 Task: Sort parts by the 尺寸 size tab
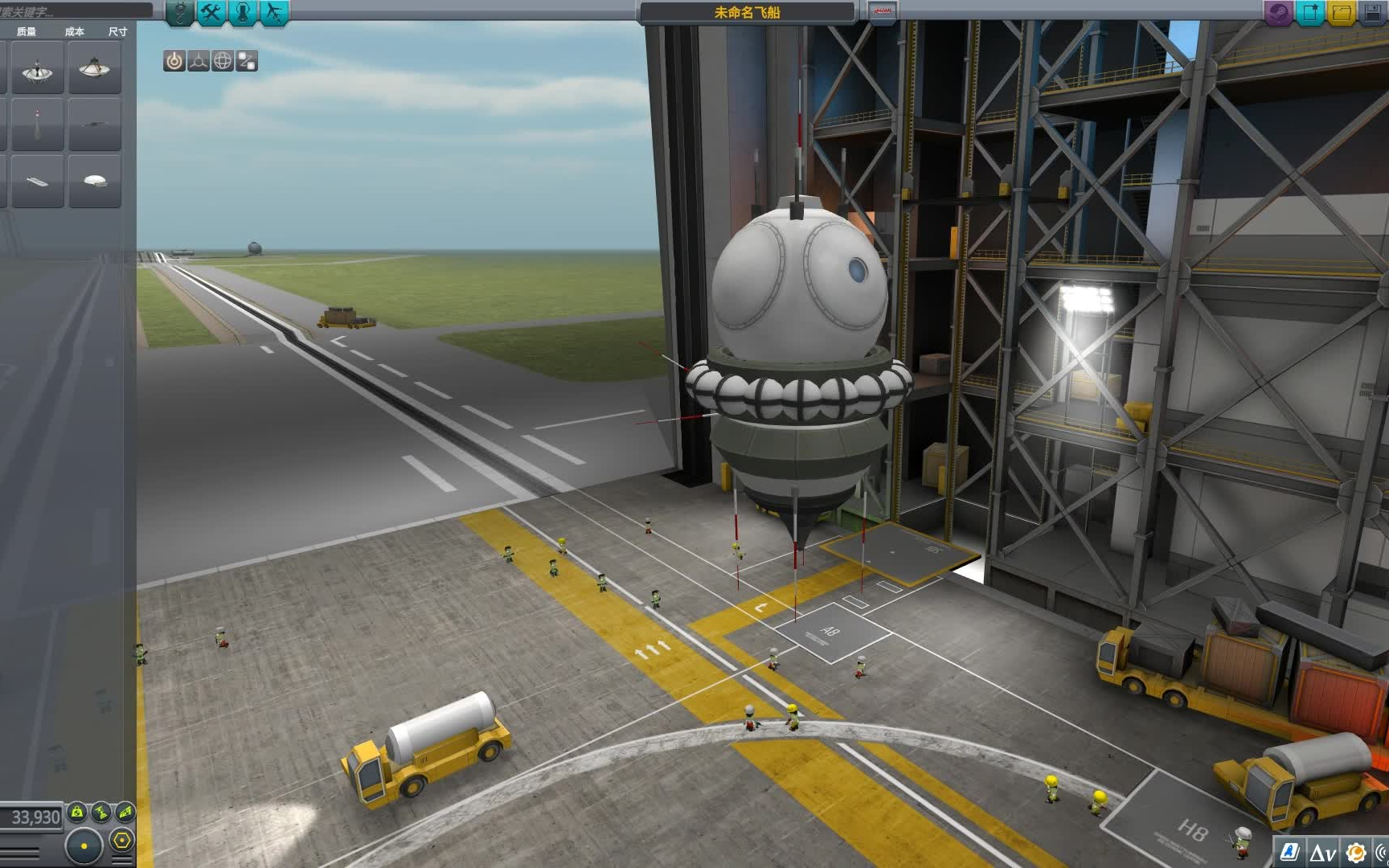pos(116,32)
